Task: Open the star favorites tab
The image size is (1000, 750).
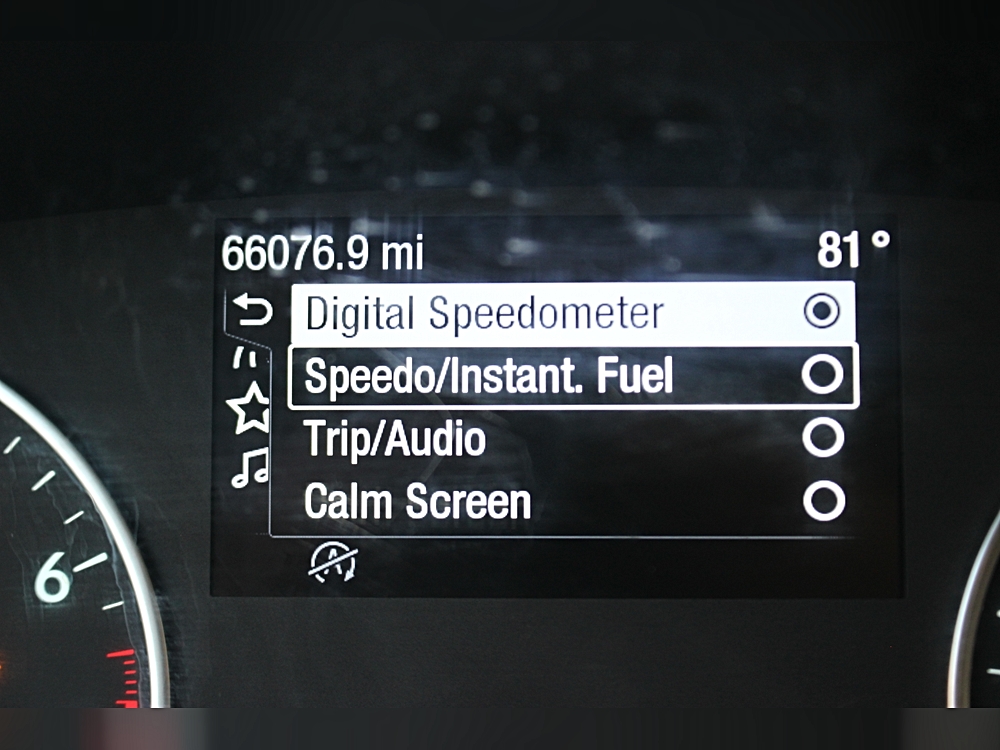Action: (249, 410)
